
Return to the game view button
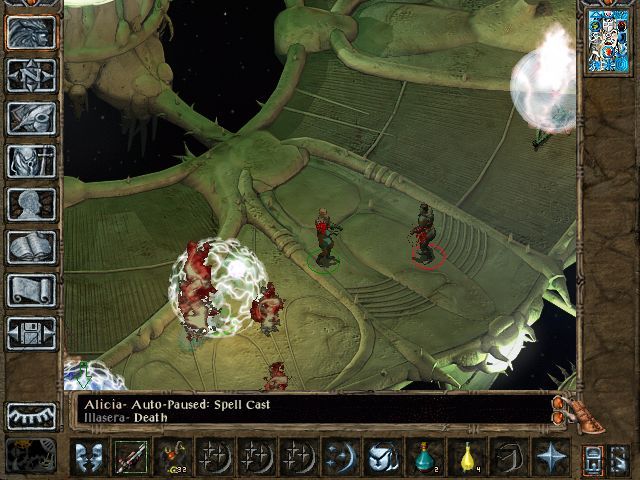tap(31, 33)
